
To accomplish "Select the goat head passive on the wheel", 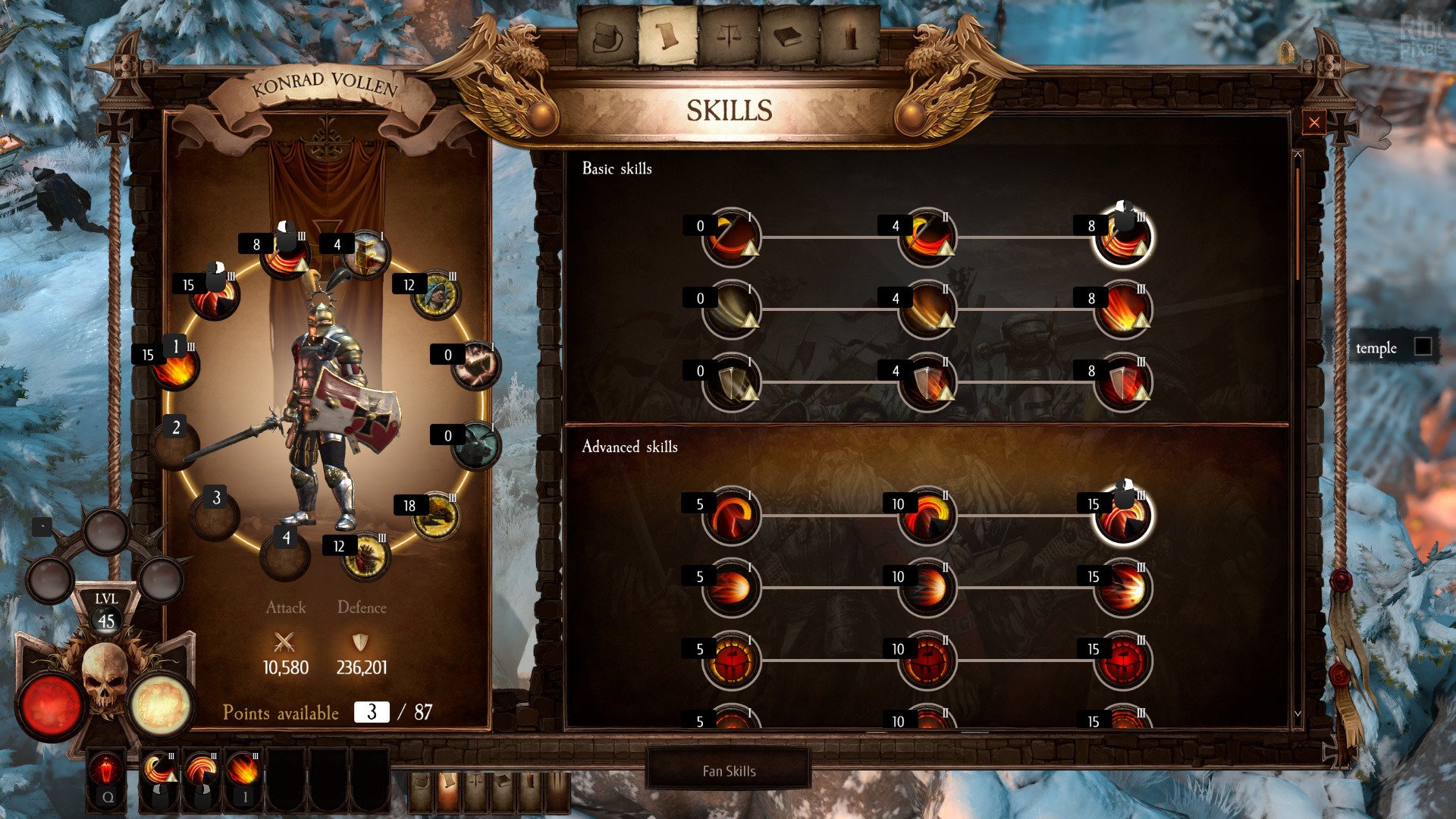I will 475,446.
